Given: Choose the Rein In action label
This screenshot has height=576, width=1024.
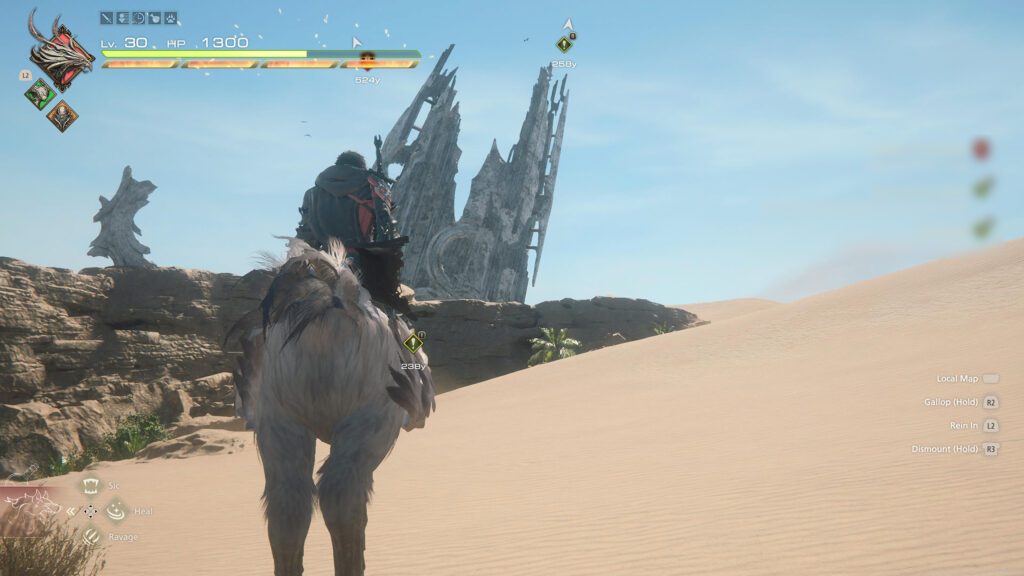Looking at the screenshot, I should [963, 425].
